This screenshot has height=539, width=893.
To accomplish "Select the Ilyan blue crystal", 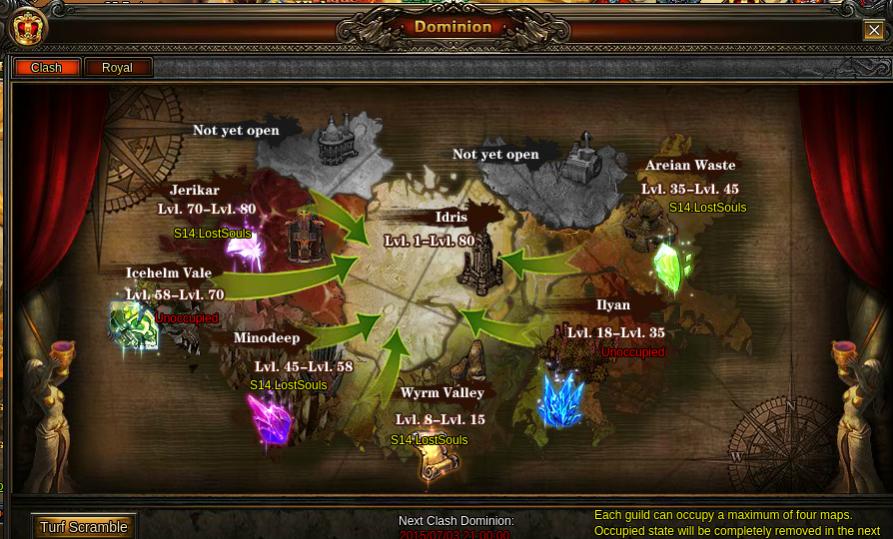I will point(560,398).
